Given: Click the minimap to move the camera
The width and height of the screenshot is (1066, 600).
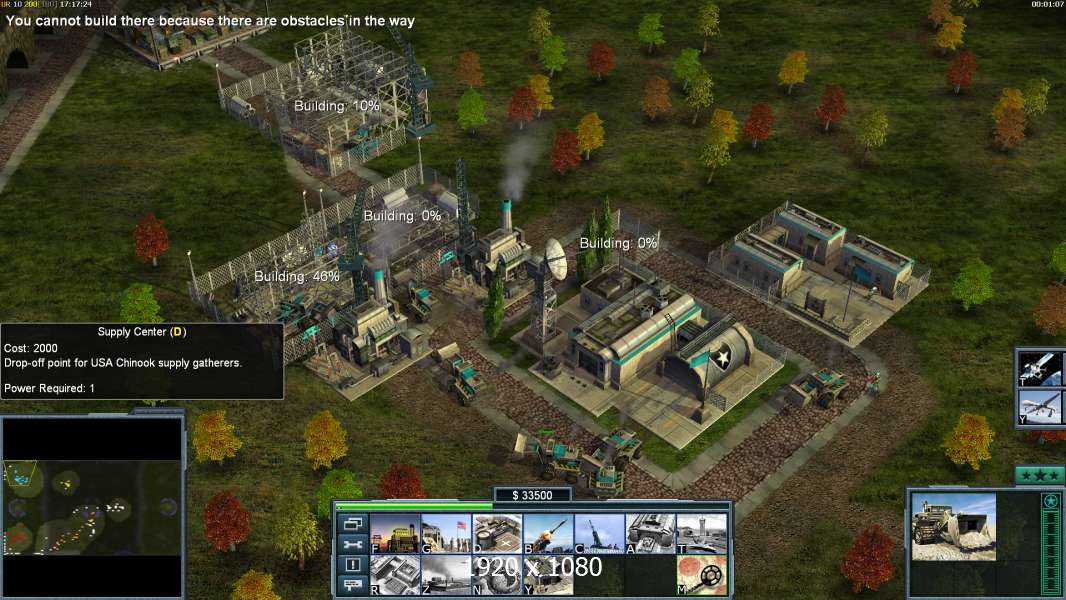Looking at the screenshot, I should click(93, 506).
